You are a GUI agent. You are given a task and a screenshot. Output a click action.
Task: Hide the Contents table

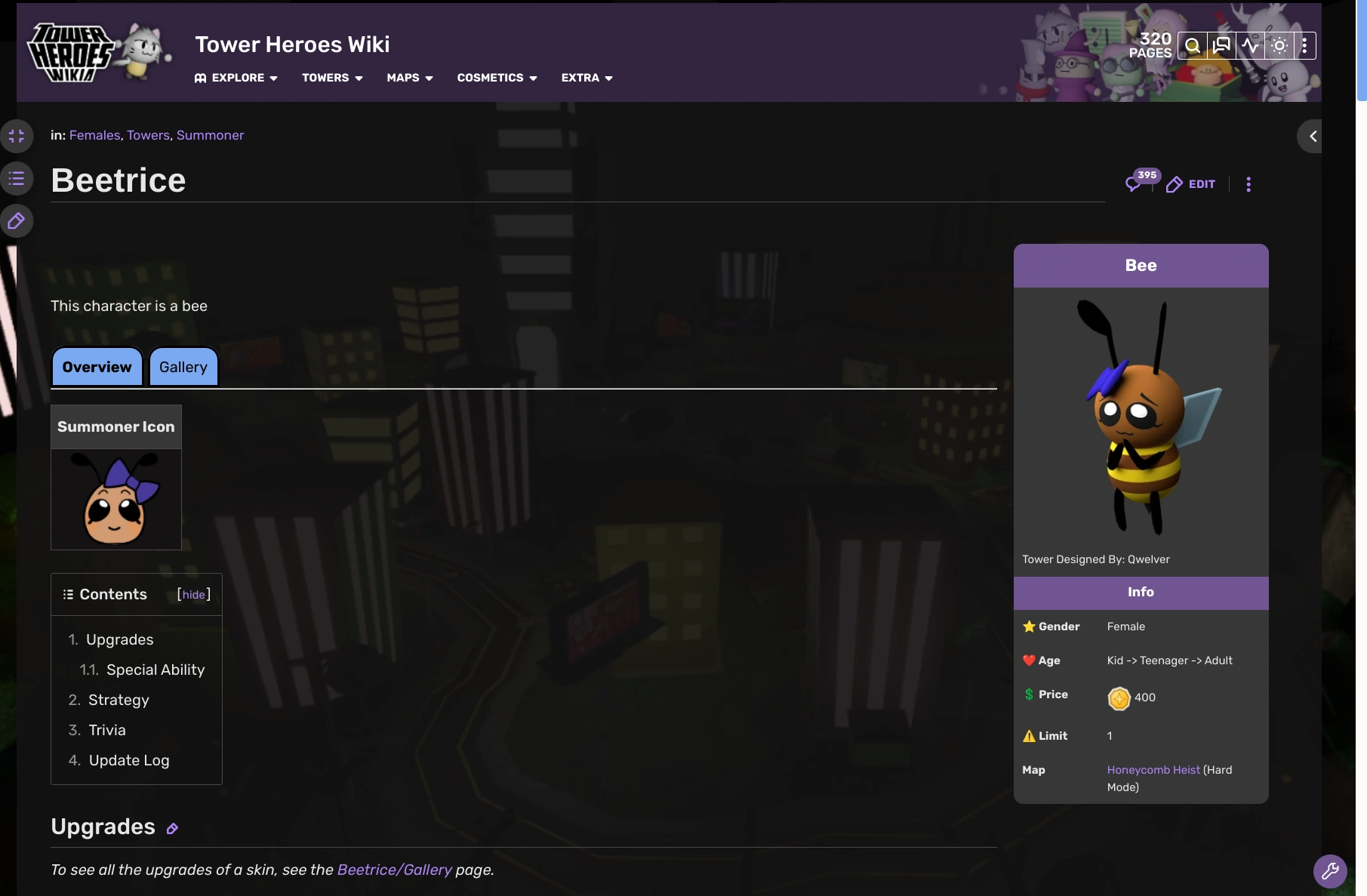tap(193, 594)
